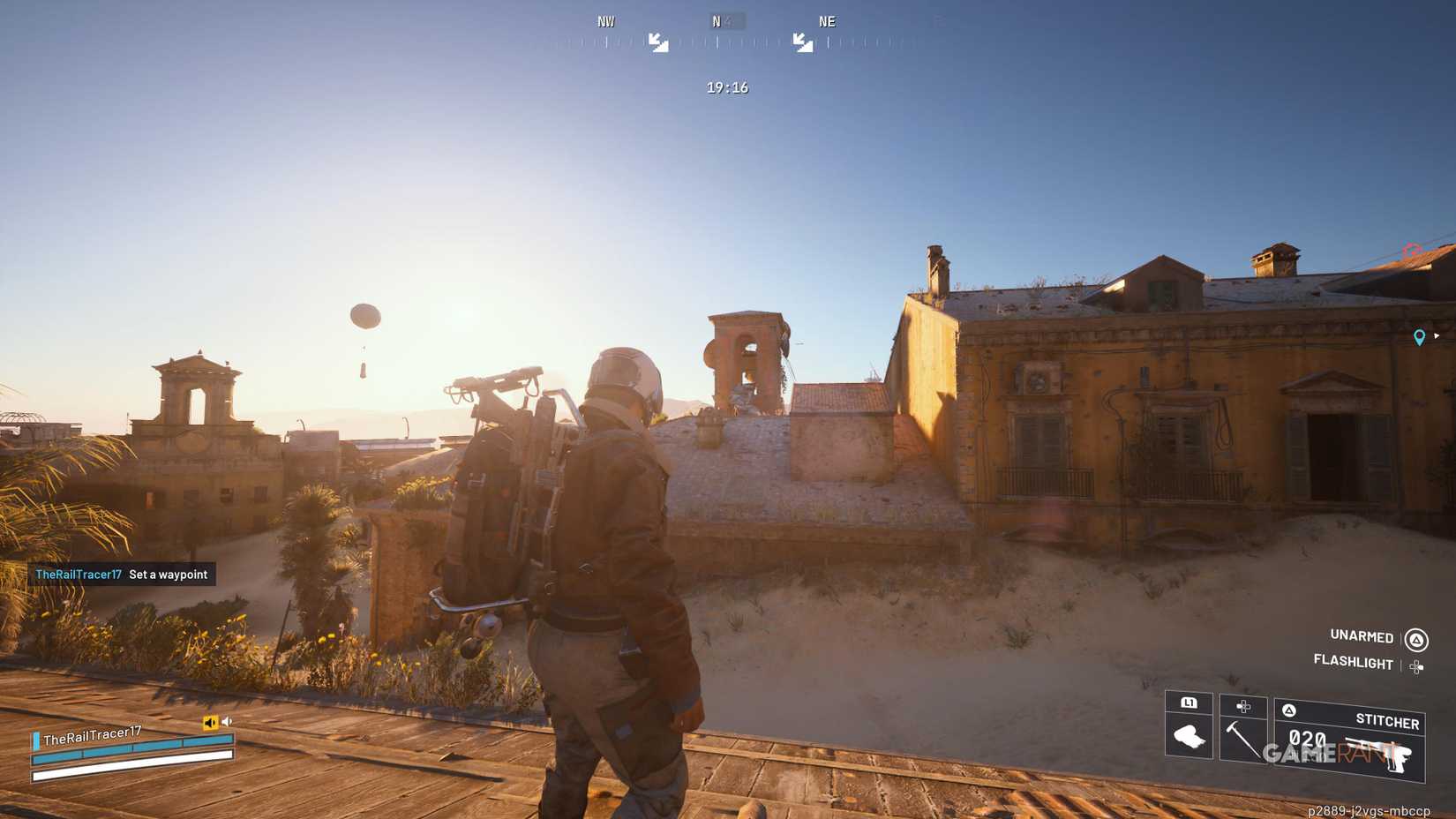The image size is (1456, 819).
Task: Select the Stitcher pistol weapon slot
Action: pos(1387,721)
